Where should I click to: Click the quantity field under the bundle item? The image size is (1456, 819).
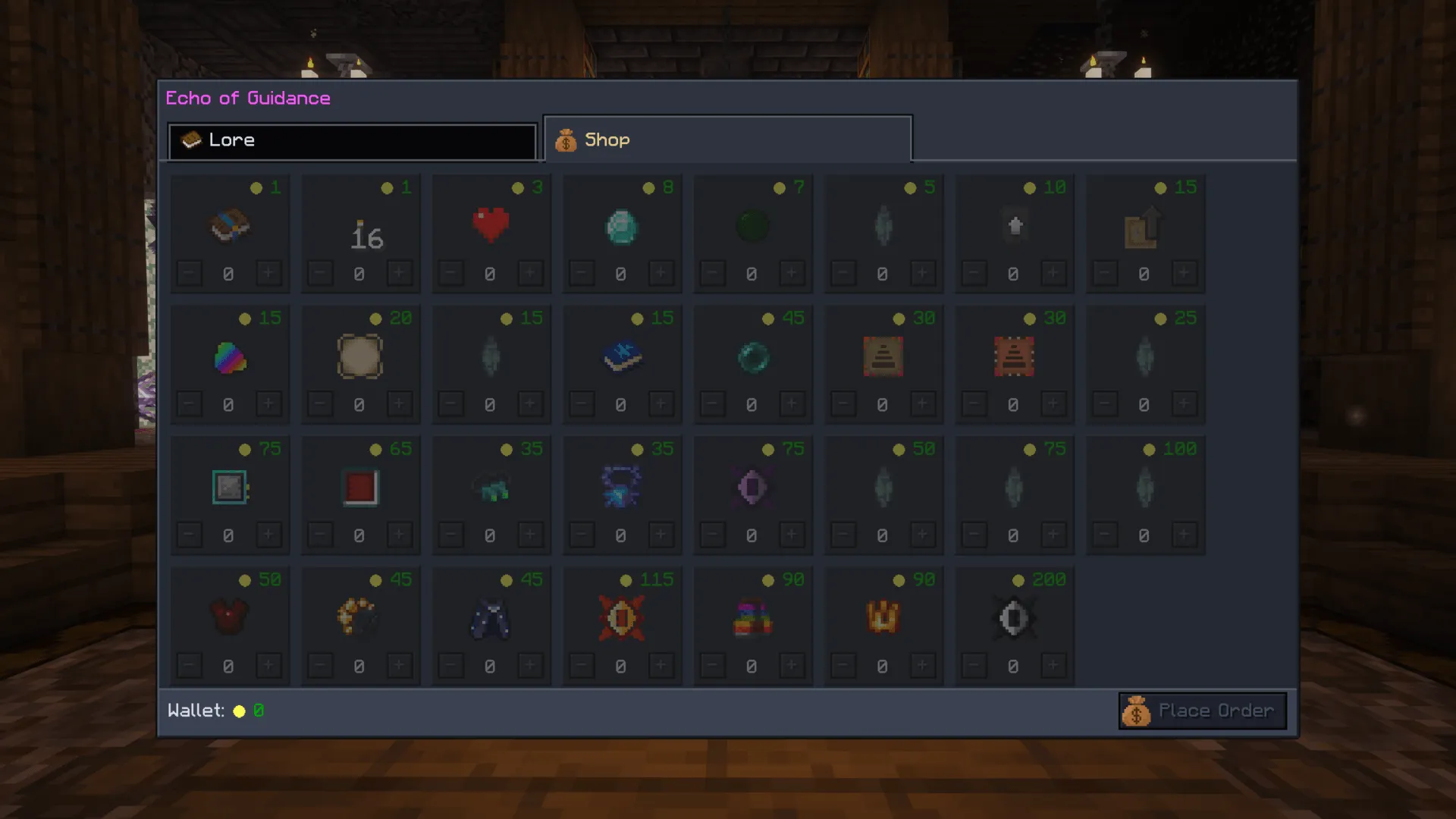230,273
